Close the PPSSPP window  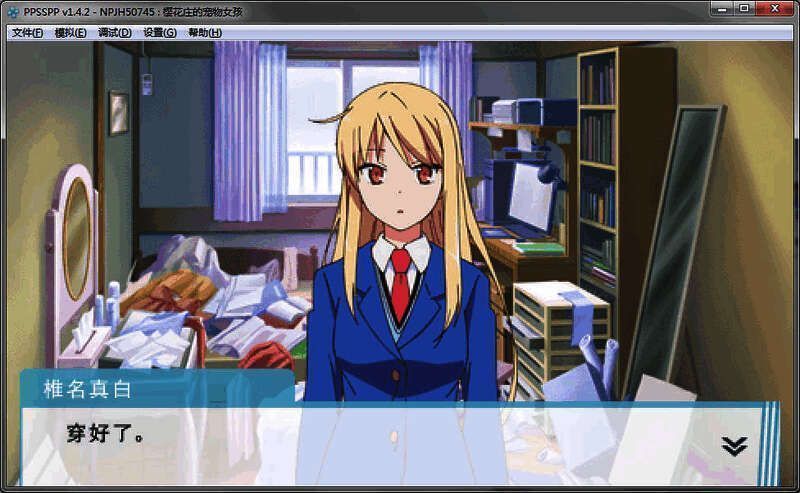[x=774, y=9]
